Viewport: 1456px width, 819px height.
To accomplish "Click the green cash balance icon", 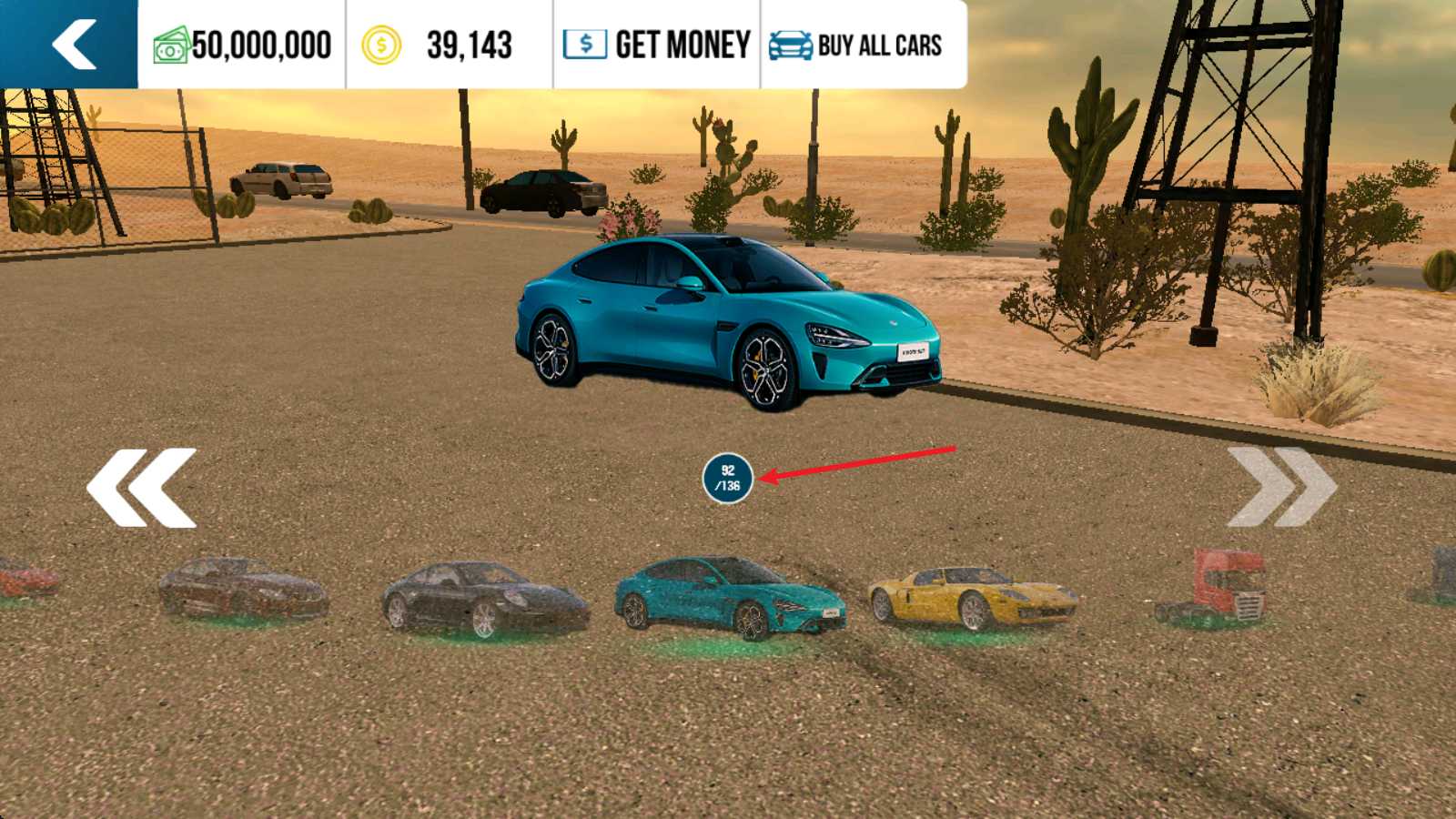I will pyautogui.click(x=171, y=45).
